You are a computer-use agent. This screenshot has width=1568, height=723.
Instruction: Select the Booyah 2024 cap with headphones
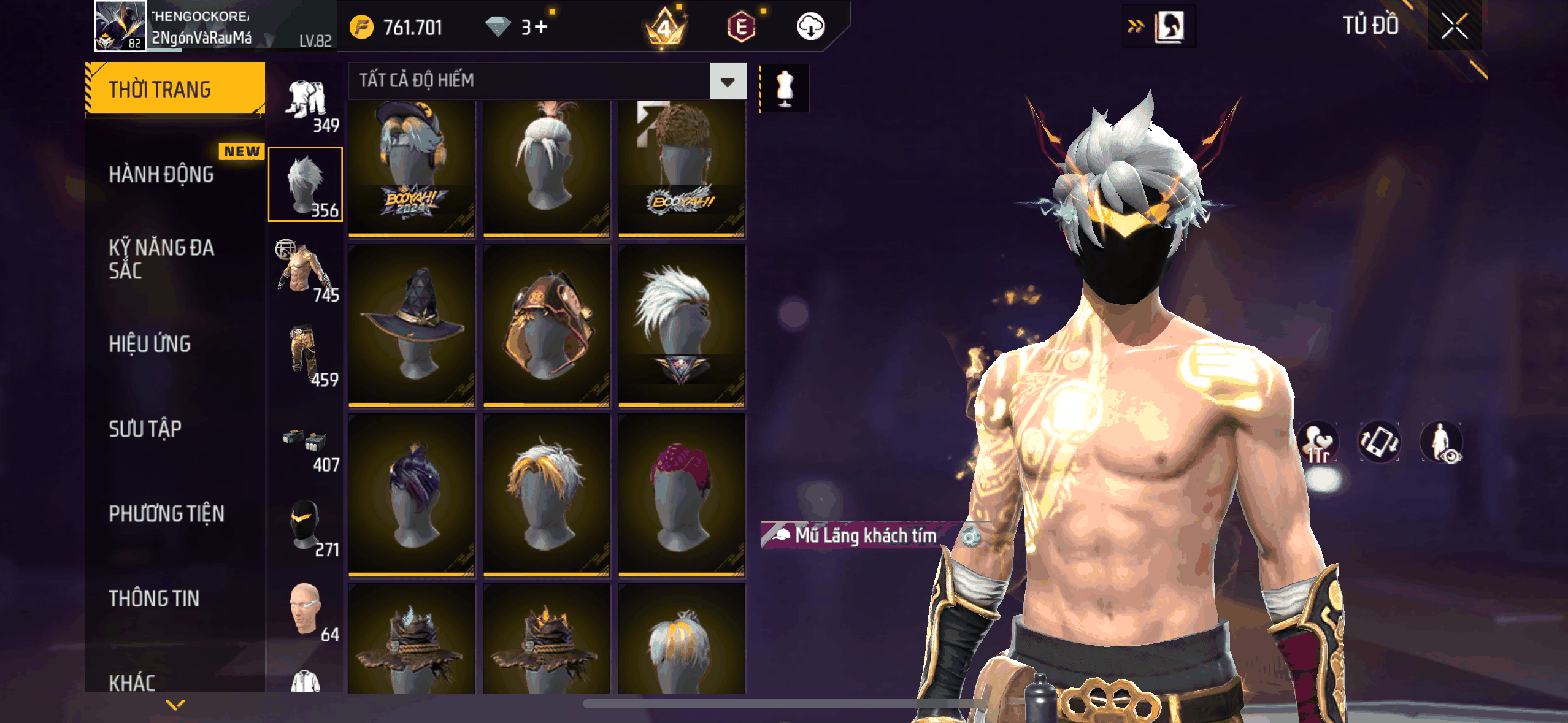point(412,167)
